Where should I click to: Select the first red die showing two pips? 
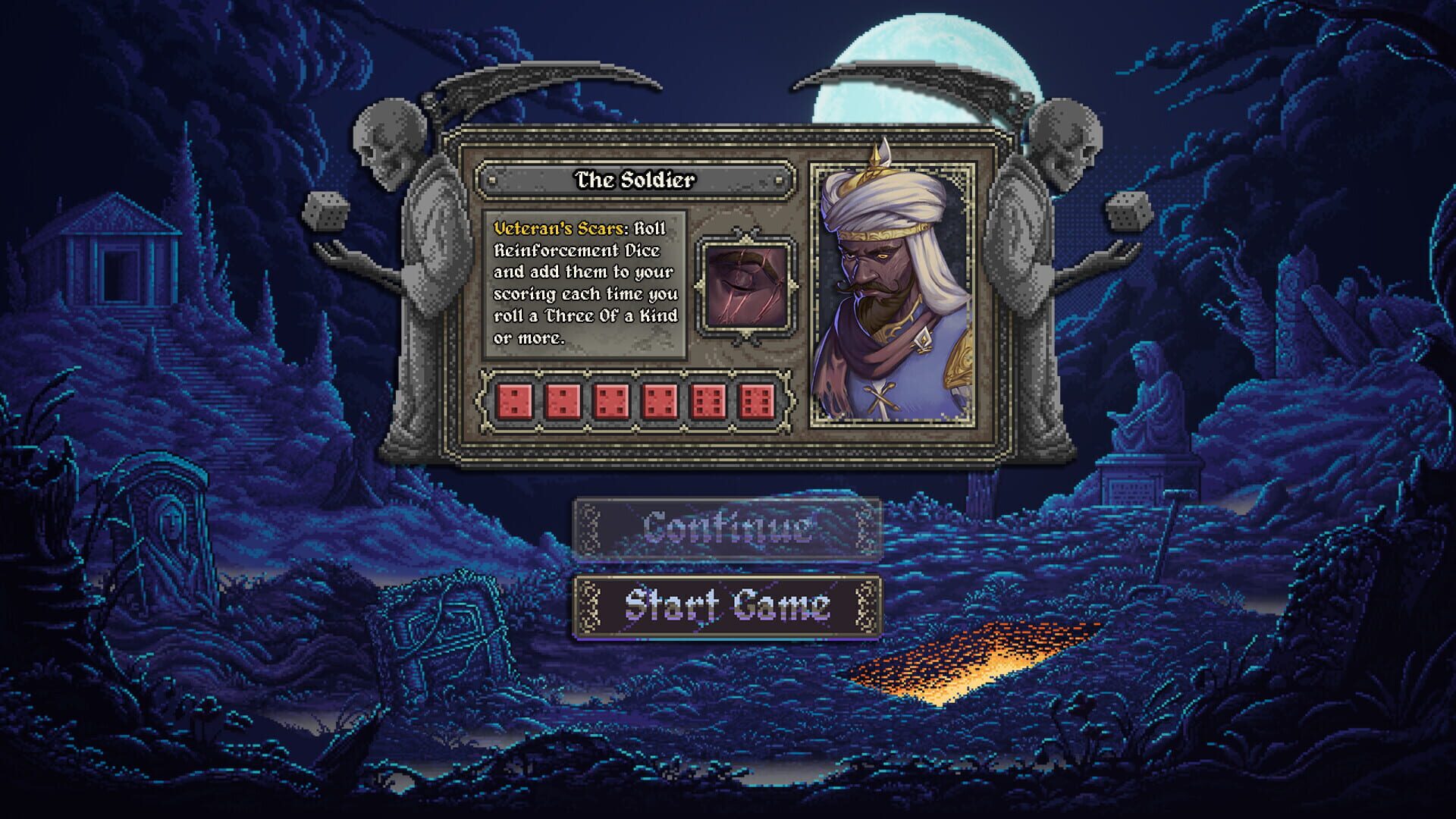[x=515, y=402]
